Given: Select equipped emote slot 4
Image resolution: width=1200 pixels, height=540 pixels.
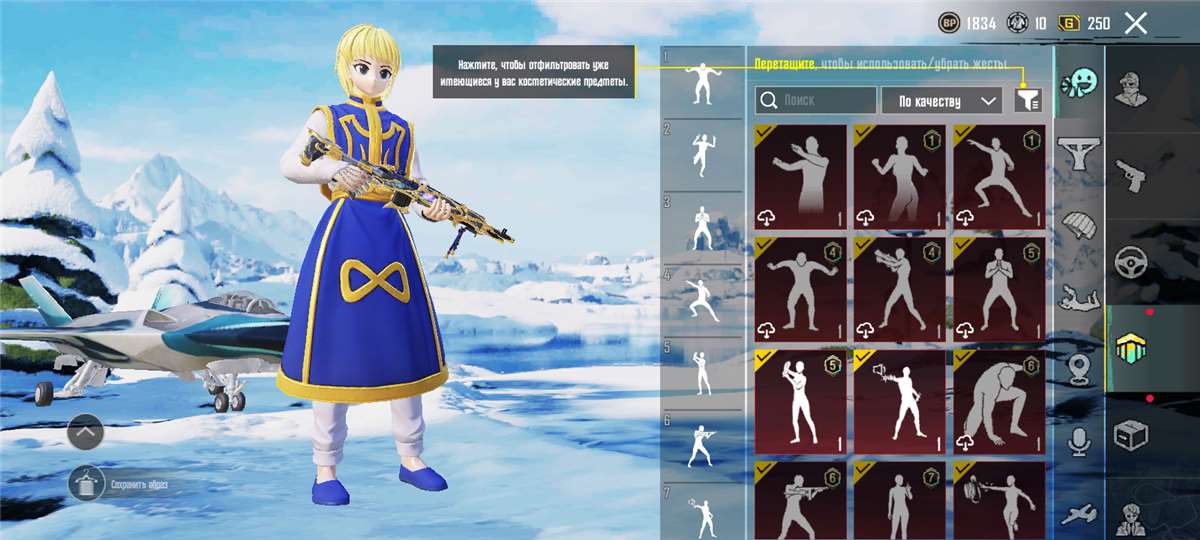Looking at the screenshot, I should 703,299.
